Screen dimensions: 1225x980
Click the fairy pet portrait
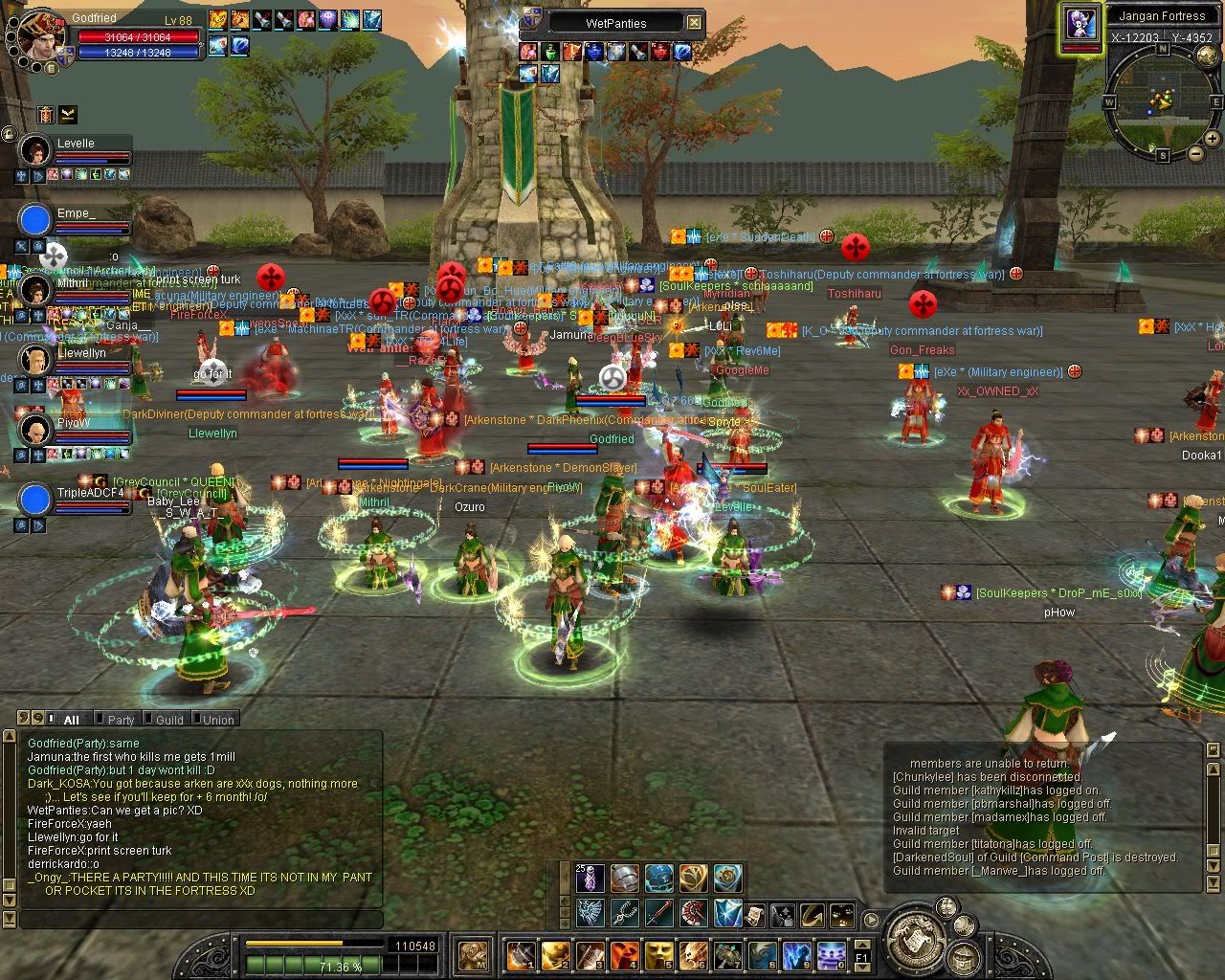[1081, 23]
